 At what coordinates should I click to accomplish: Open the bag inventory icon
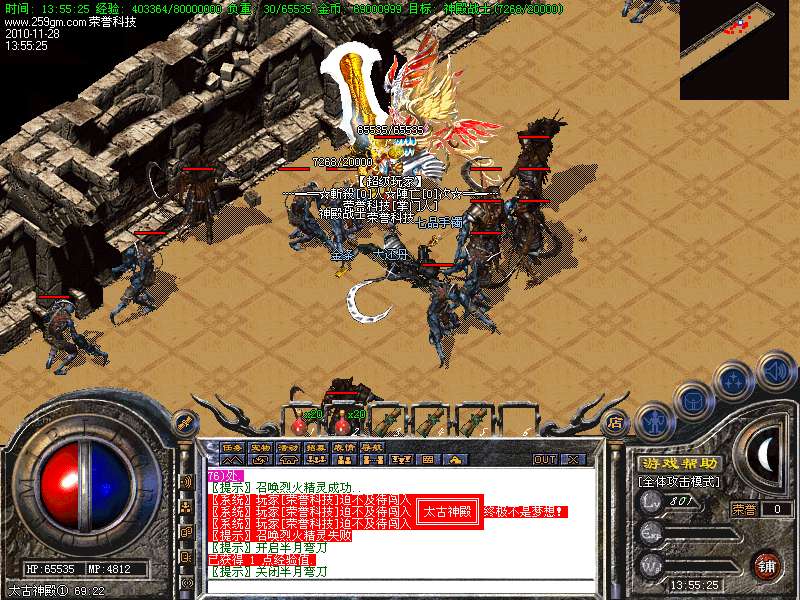pyautogui.click(x=695, y=399)
